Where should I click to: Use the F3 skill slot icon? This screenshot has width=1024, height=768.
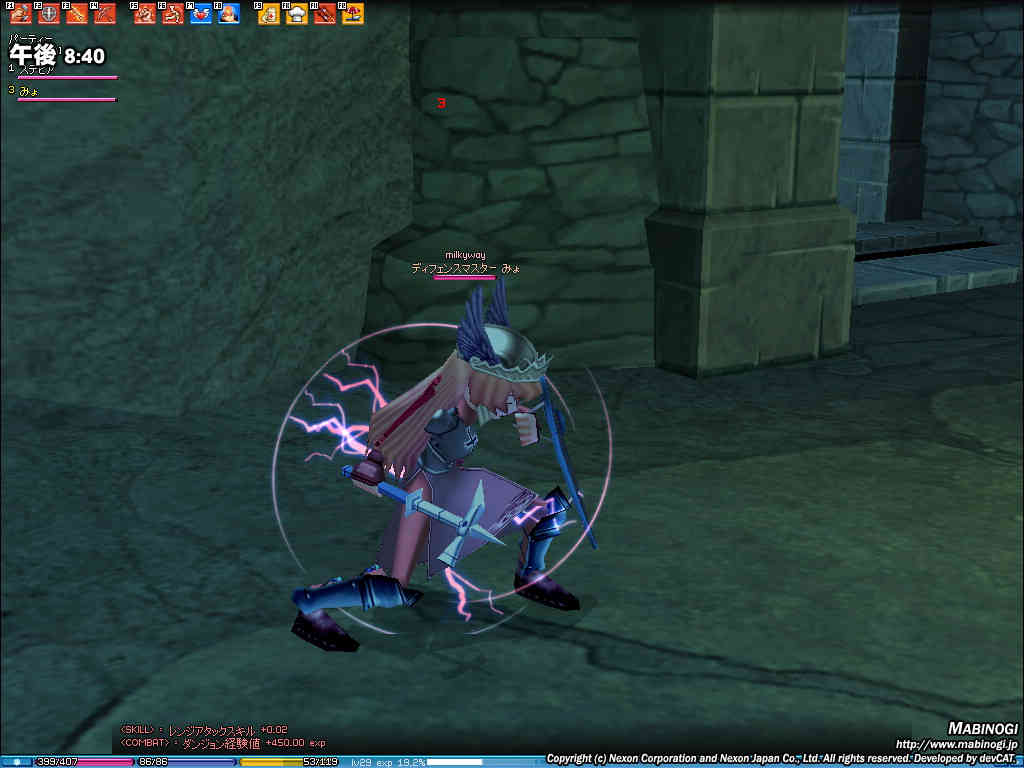(x=77, y=15)
